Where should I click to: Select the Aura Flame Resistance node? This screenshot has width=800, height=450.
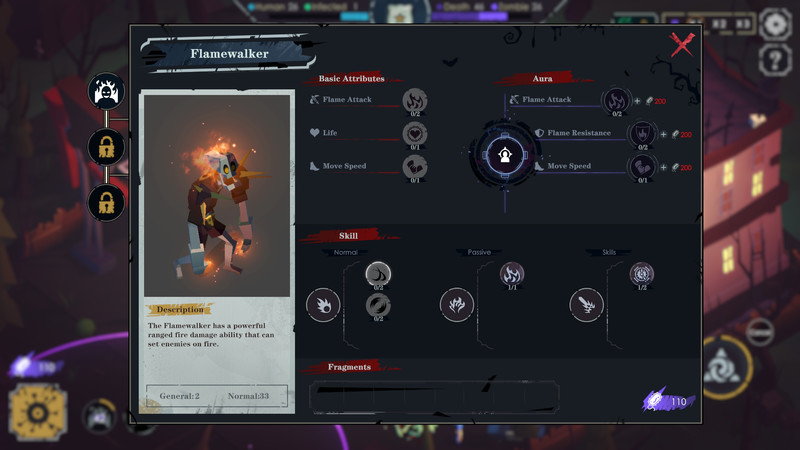[x=641, y=133]
